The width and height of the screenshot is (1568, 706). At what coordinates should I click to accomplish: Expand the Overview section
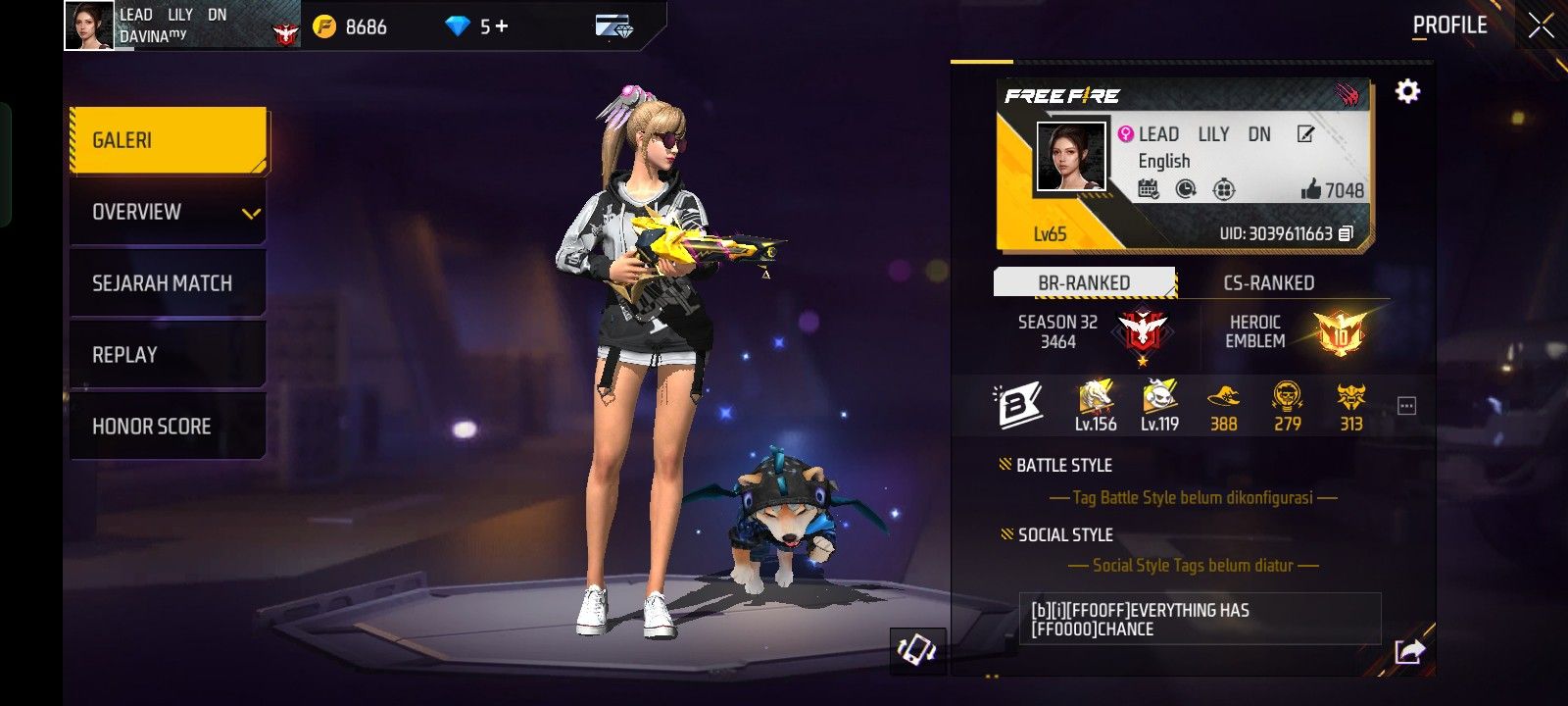pyautogui.click(x=168, y=212)
